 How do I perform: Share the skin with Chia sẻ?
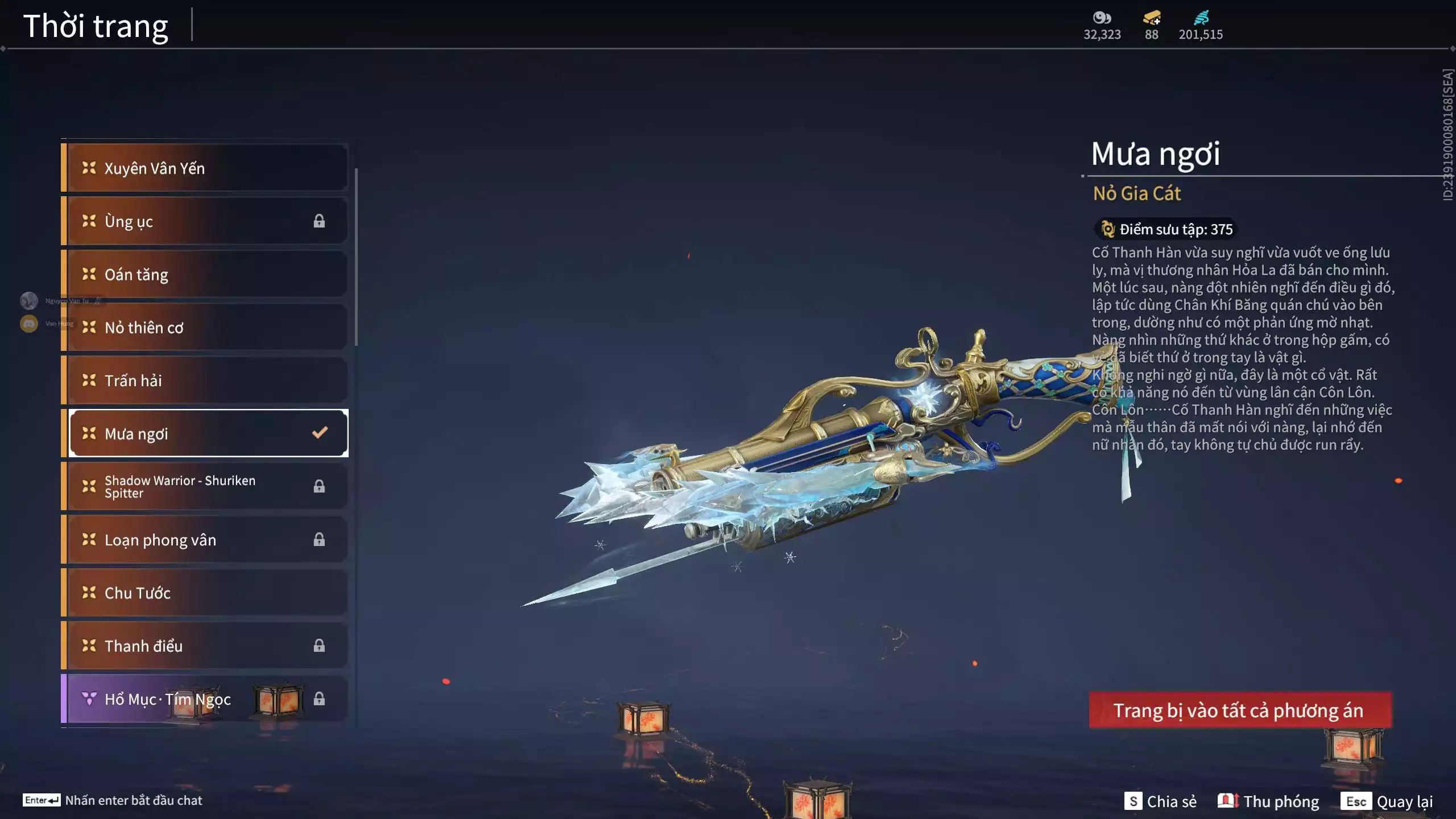(1160, 801)
